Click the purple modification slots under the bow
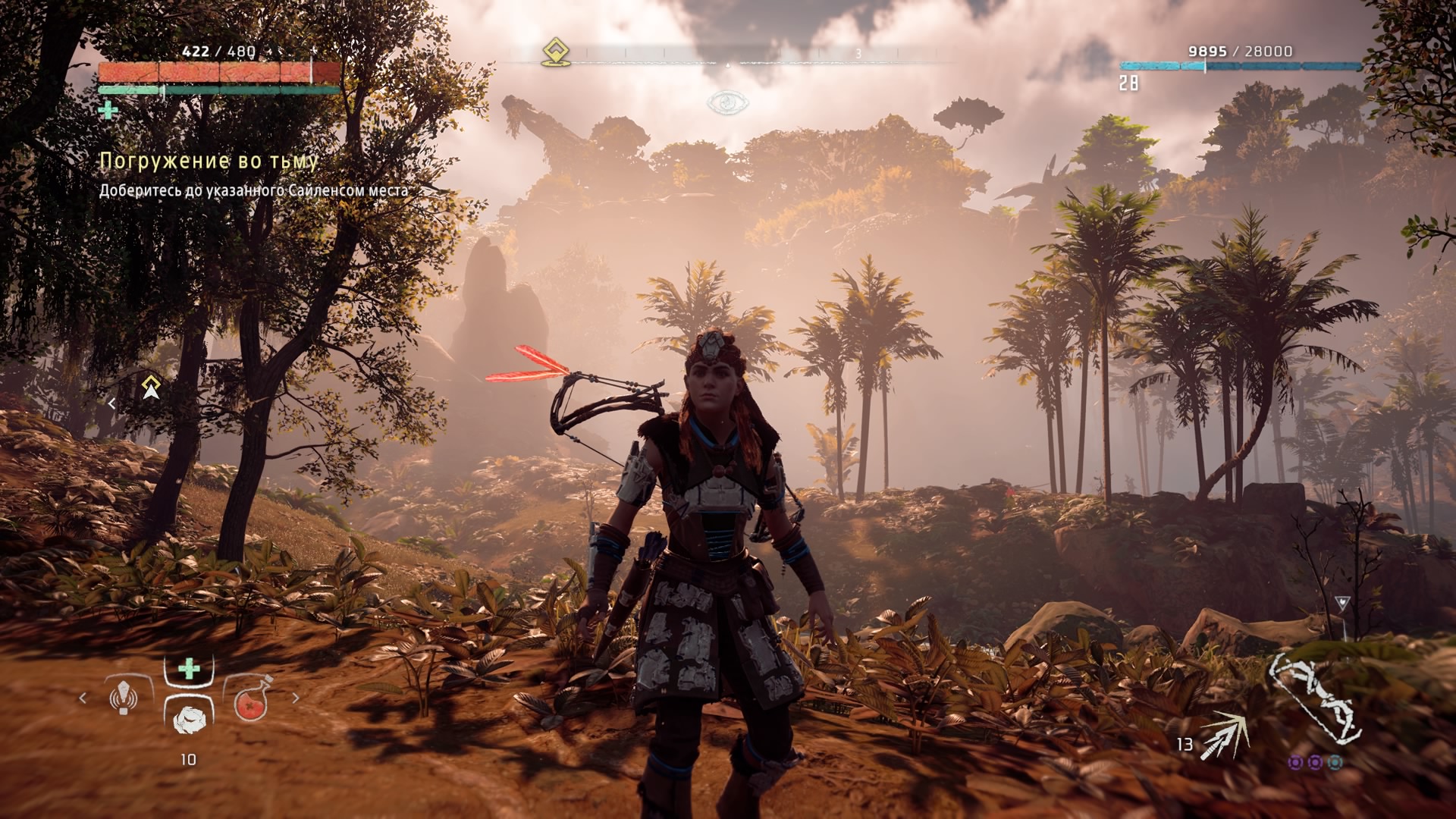 [x=1315, y=761]
